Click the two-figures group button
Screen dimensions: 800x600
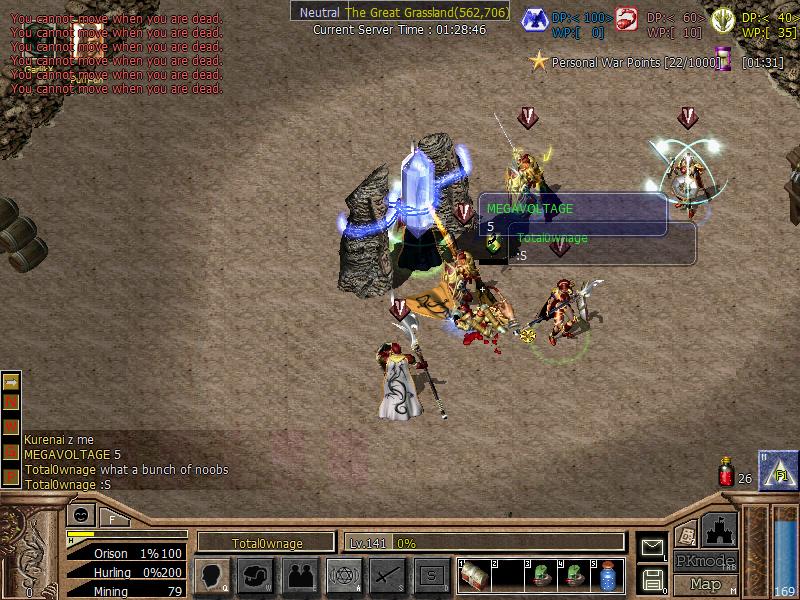[299, 575]
